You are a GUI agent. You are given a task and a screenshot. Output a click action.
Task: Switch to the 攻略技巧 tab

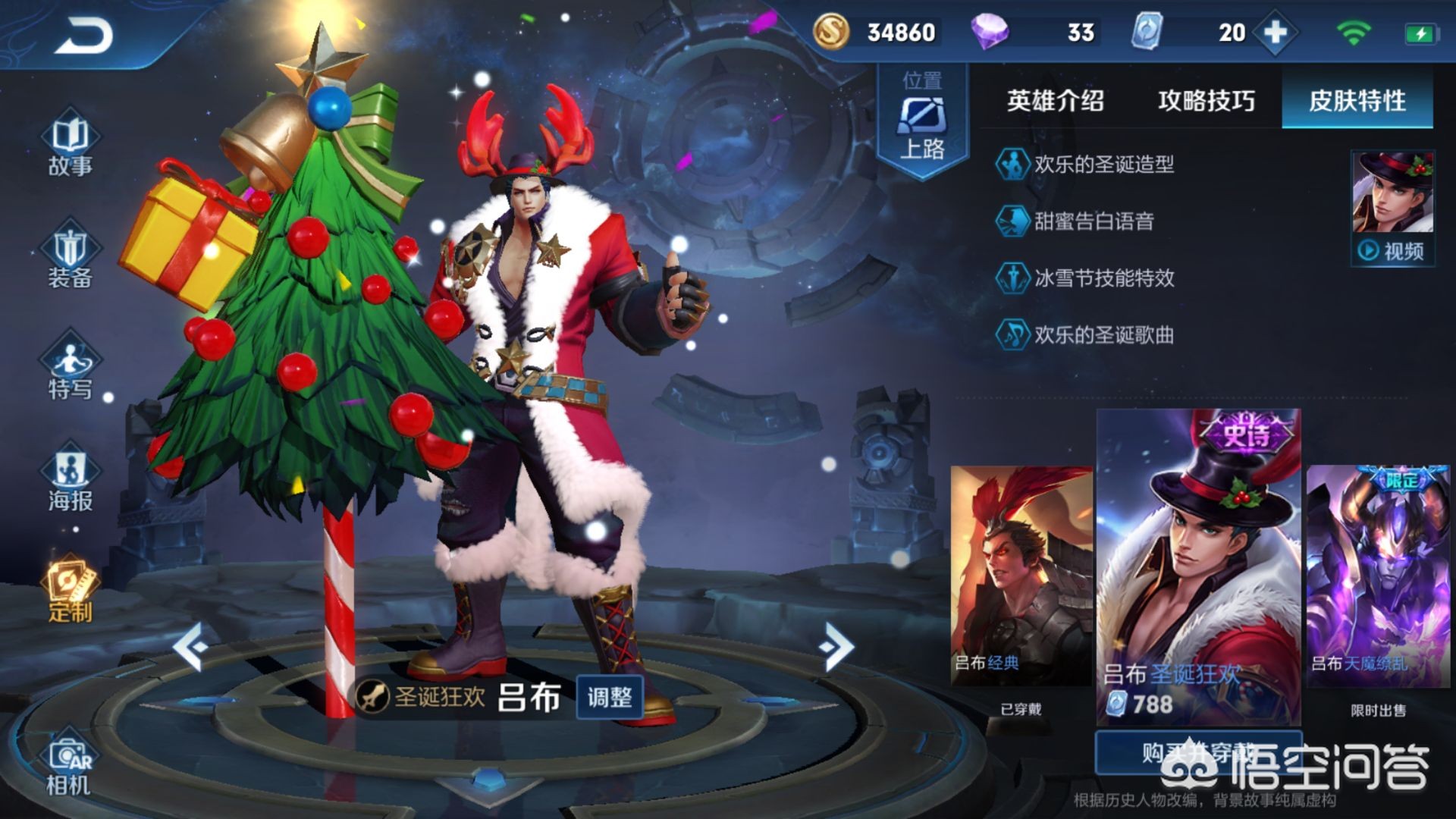1206,101
